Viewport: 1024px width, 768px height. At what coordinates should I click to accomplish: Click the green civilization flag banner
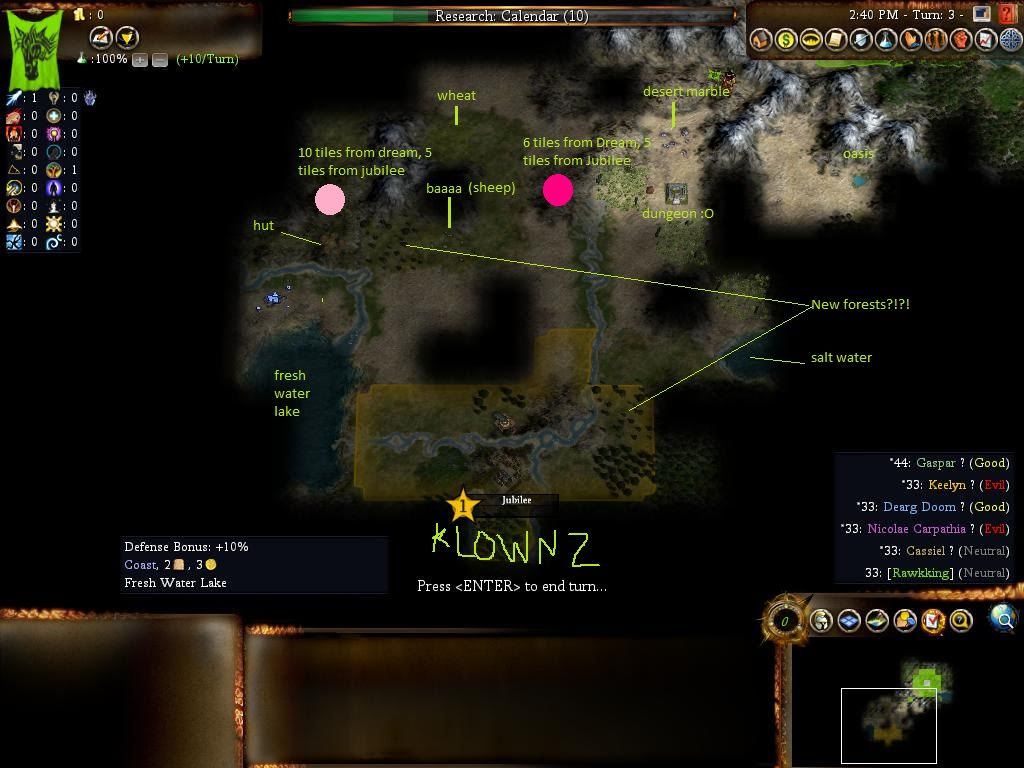tap(36, 48)
